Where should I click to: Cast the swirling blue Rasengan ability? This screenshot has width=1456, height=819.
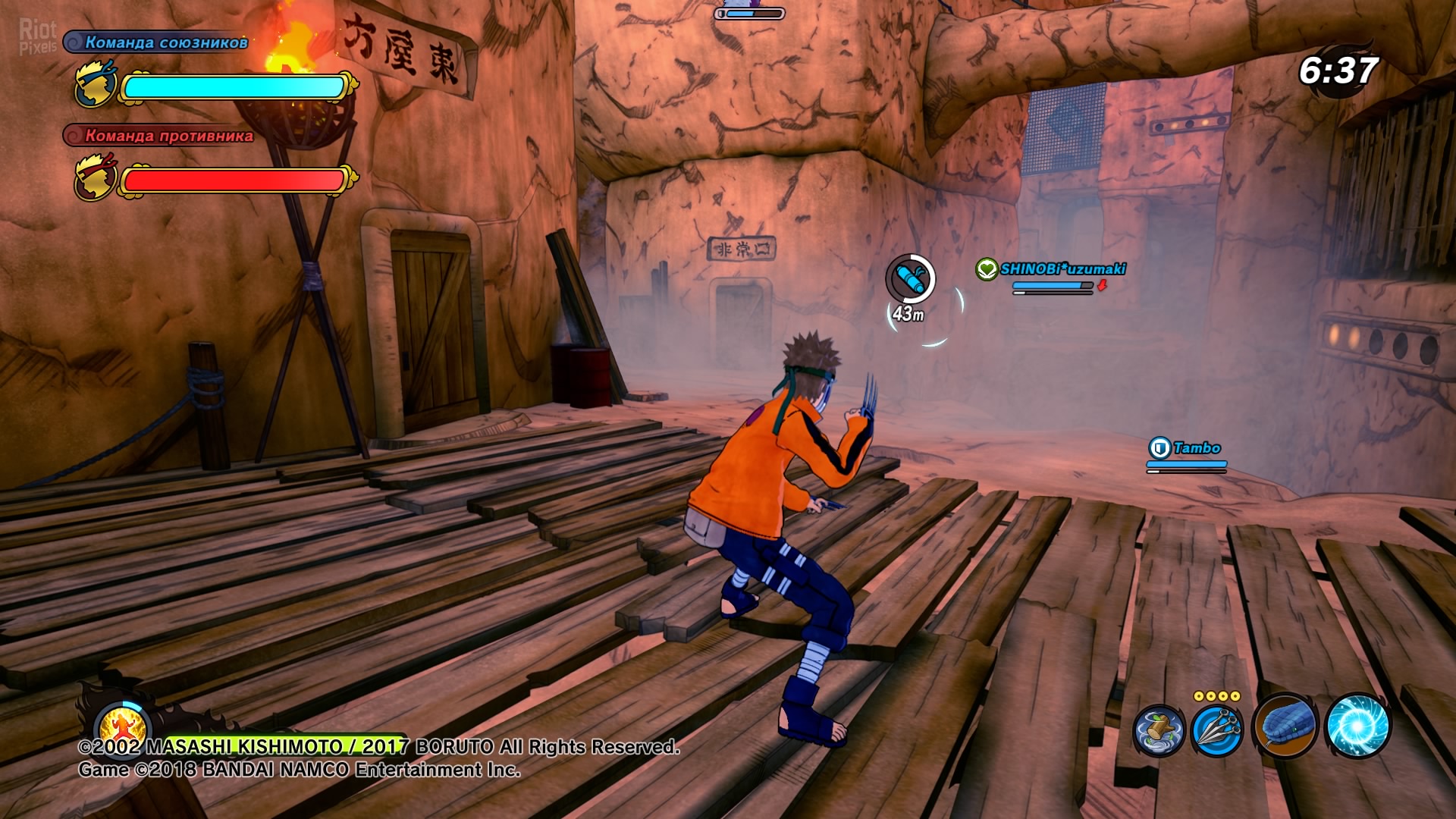(1357, 726)
